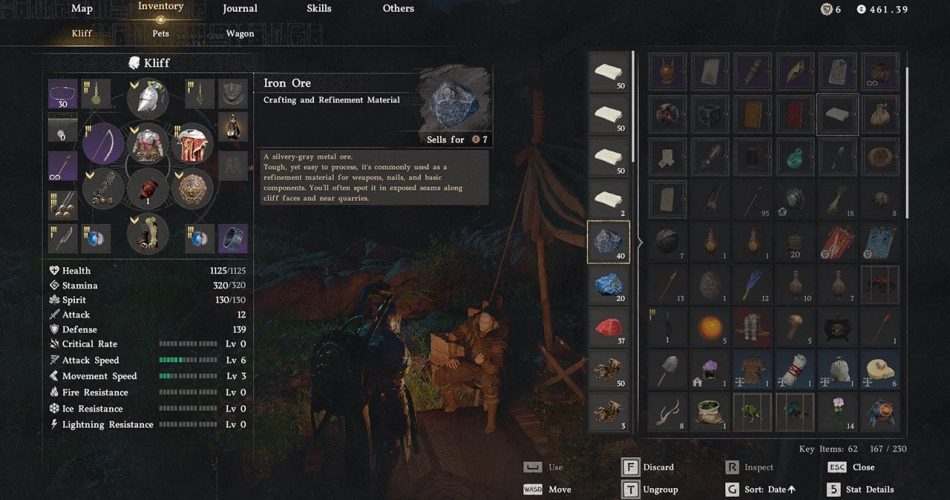Pick the blue ore stack of 20
Viewport: 950px width, 500px height.
click(x=609, y=285)
